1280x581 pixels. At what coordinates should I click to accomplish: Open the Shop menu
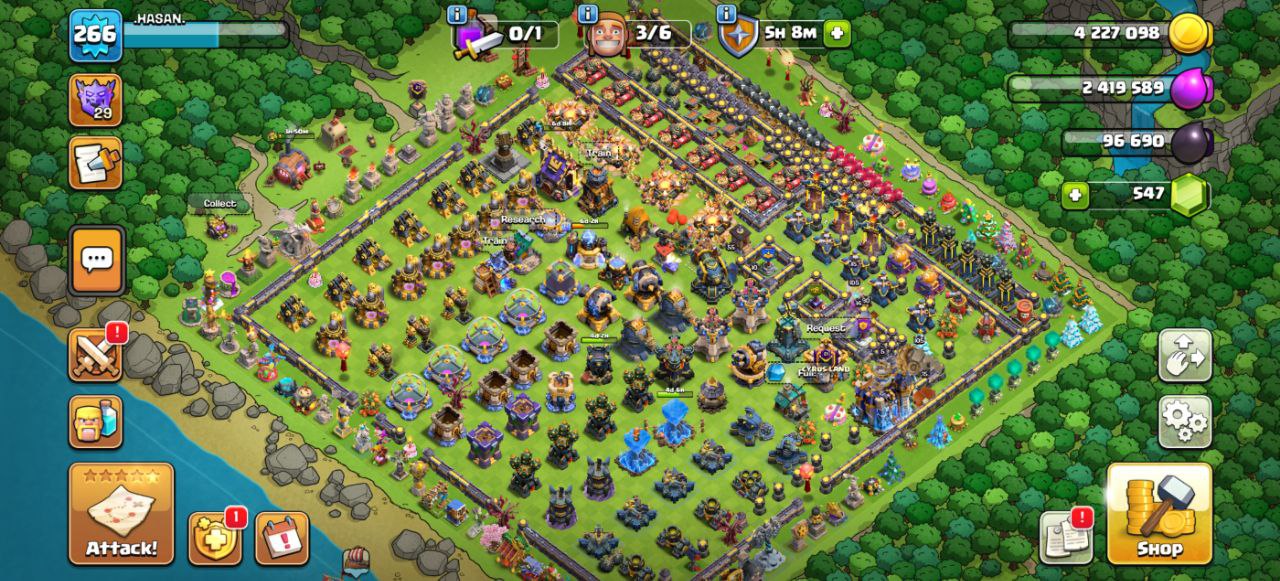point(1159,513)
